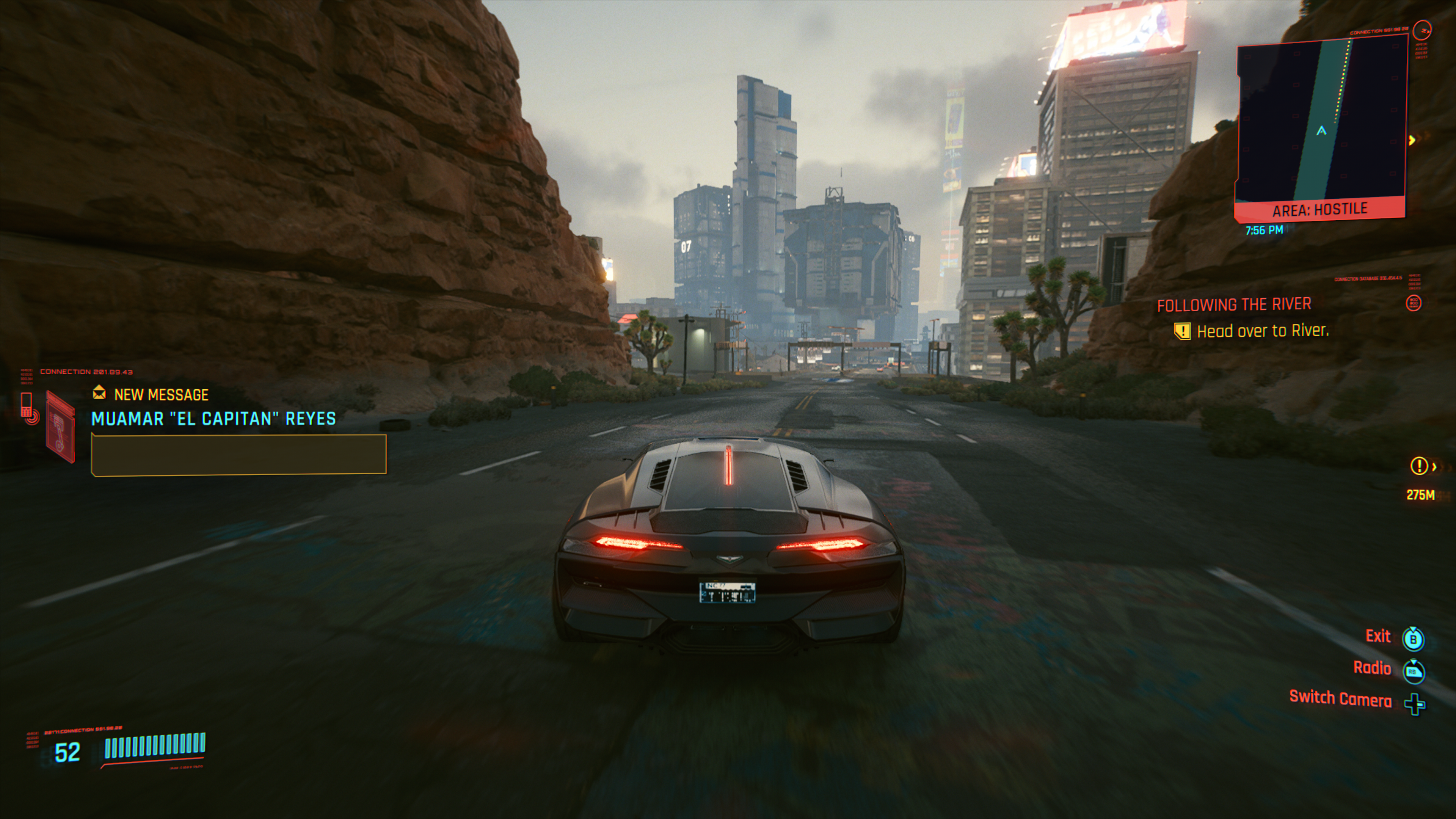Open the Radio option
Image resolution: width=1456 pixels, height=819 pixels.
[1372, 668]
